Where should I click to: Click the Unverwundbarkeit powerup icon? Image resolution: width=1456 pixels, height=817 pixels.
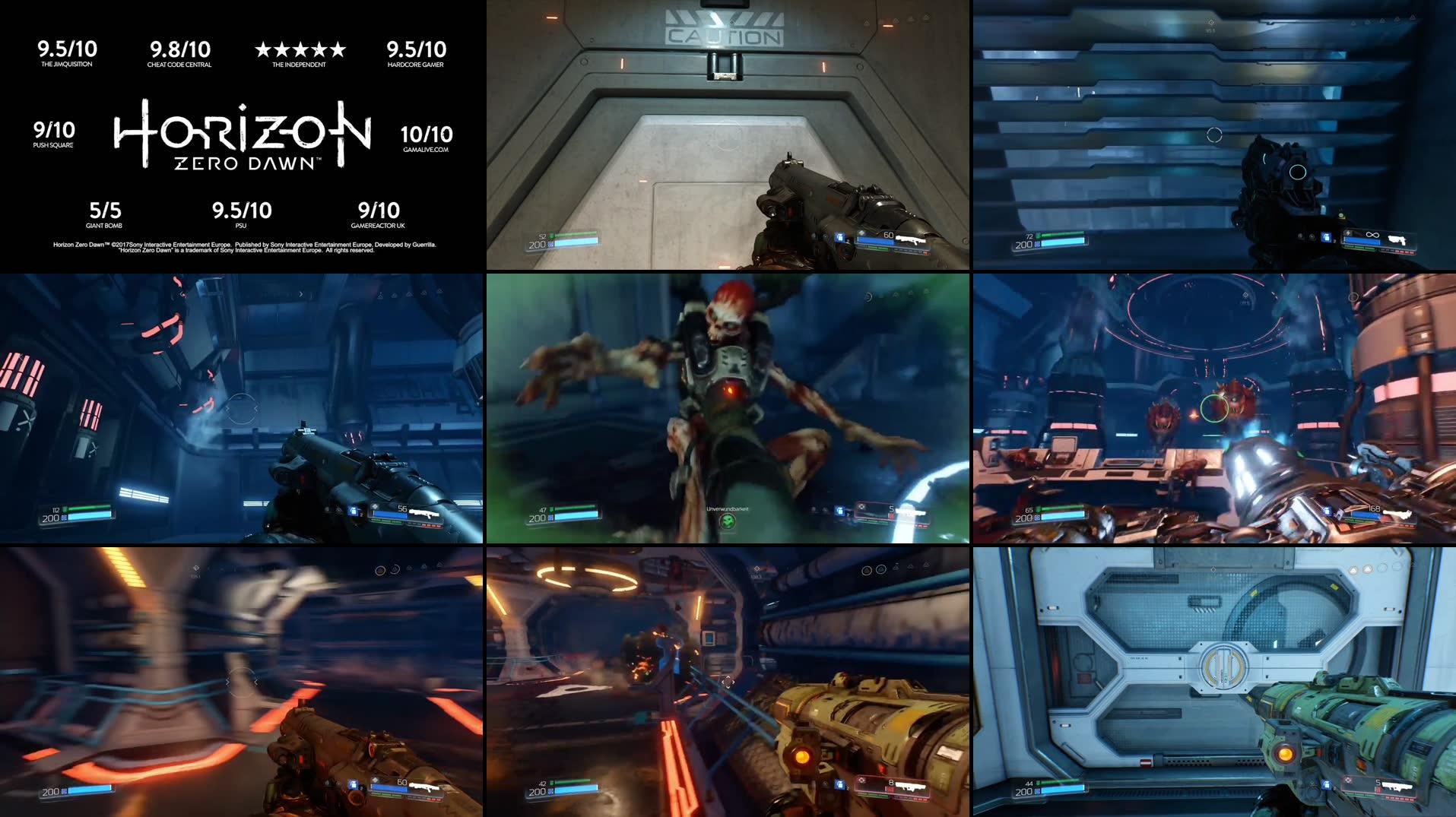pyautogui.click(x=728, y=523)
